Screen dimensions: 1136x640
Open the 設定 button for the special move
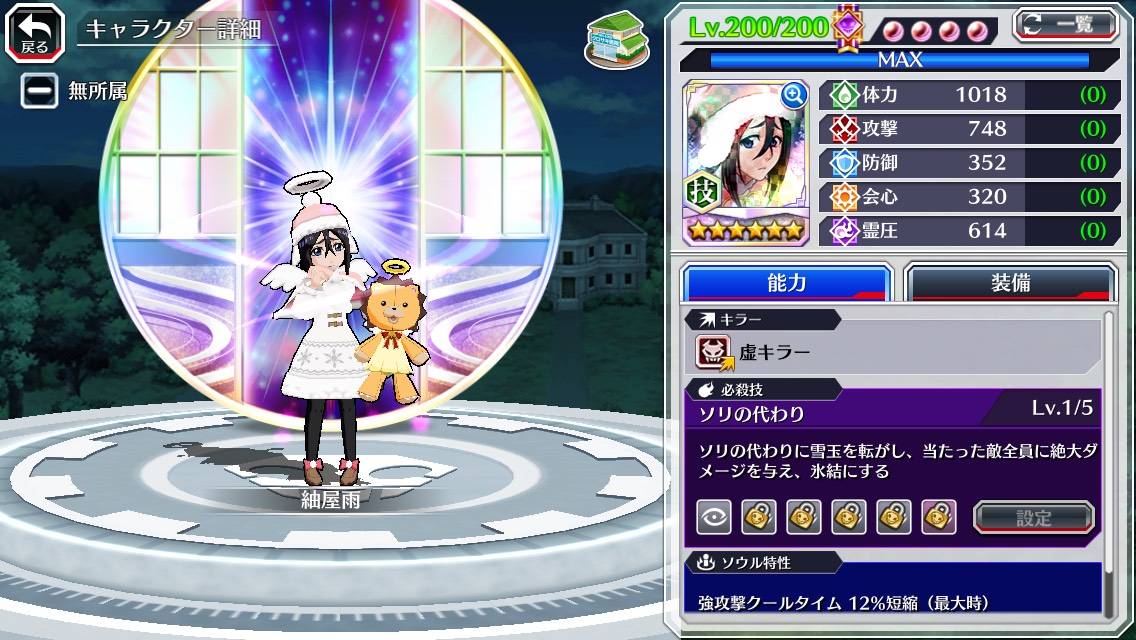click(1033, 517)
